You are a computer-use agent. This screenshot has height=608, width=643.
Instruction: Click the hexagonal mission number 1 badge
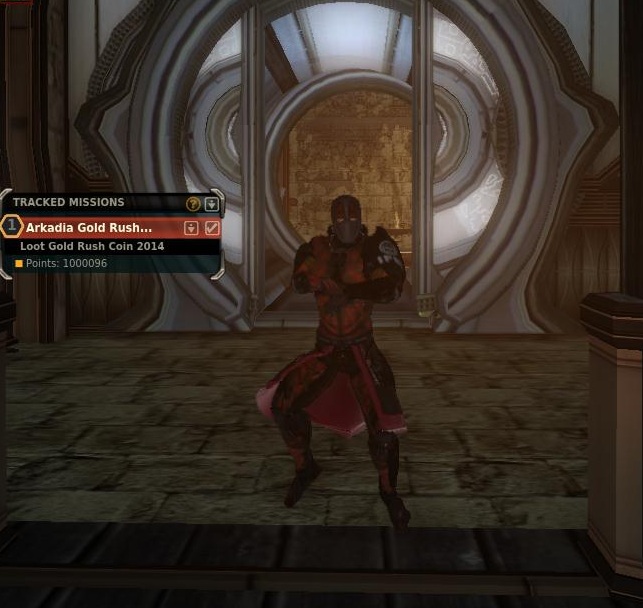(x=12, y=227)
